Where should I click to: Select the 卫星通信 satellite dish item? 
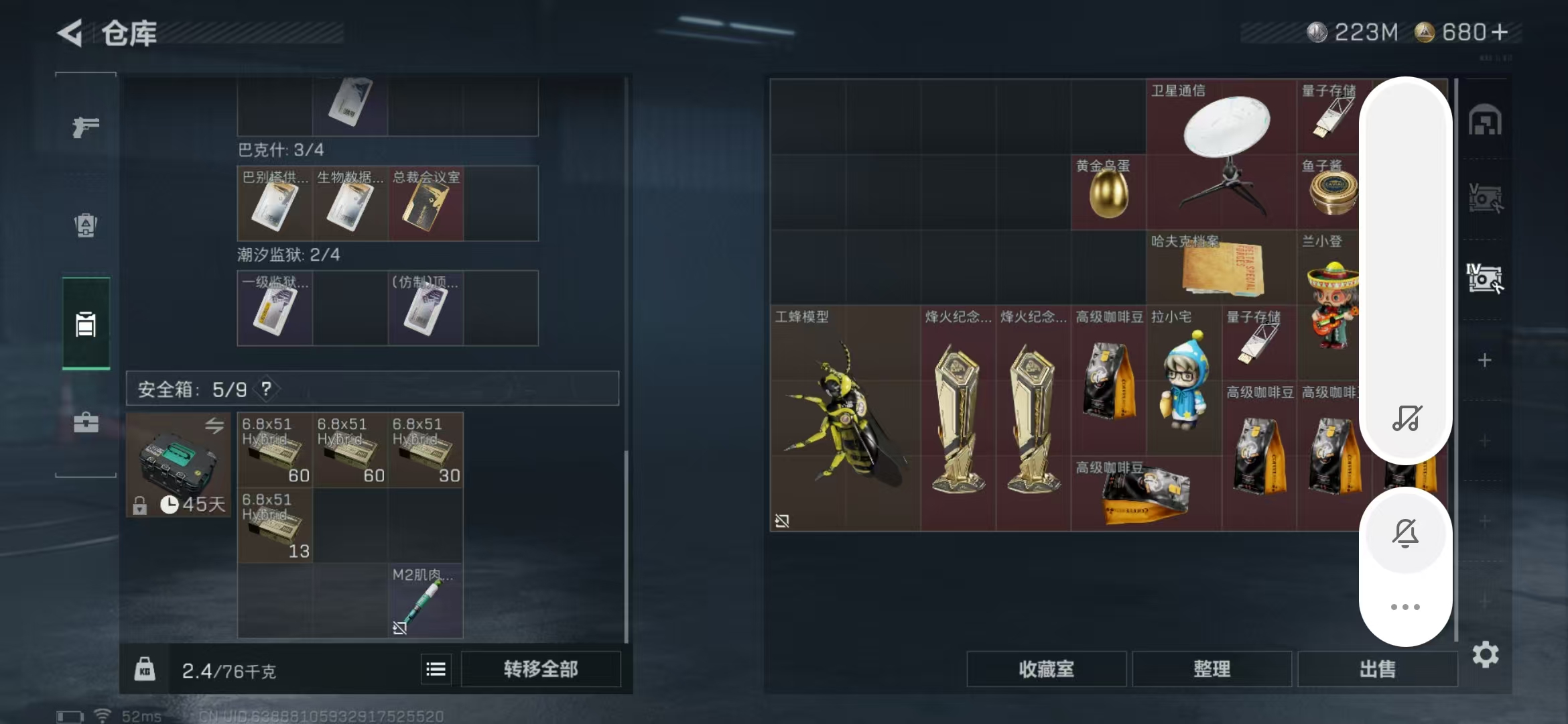click(1221, 154)
